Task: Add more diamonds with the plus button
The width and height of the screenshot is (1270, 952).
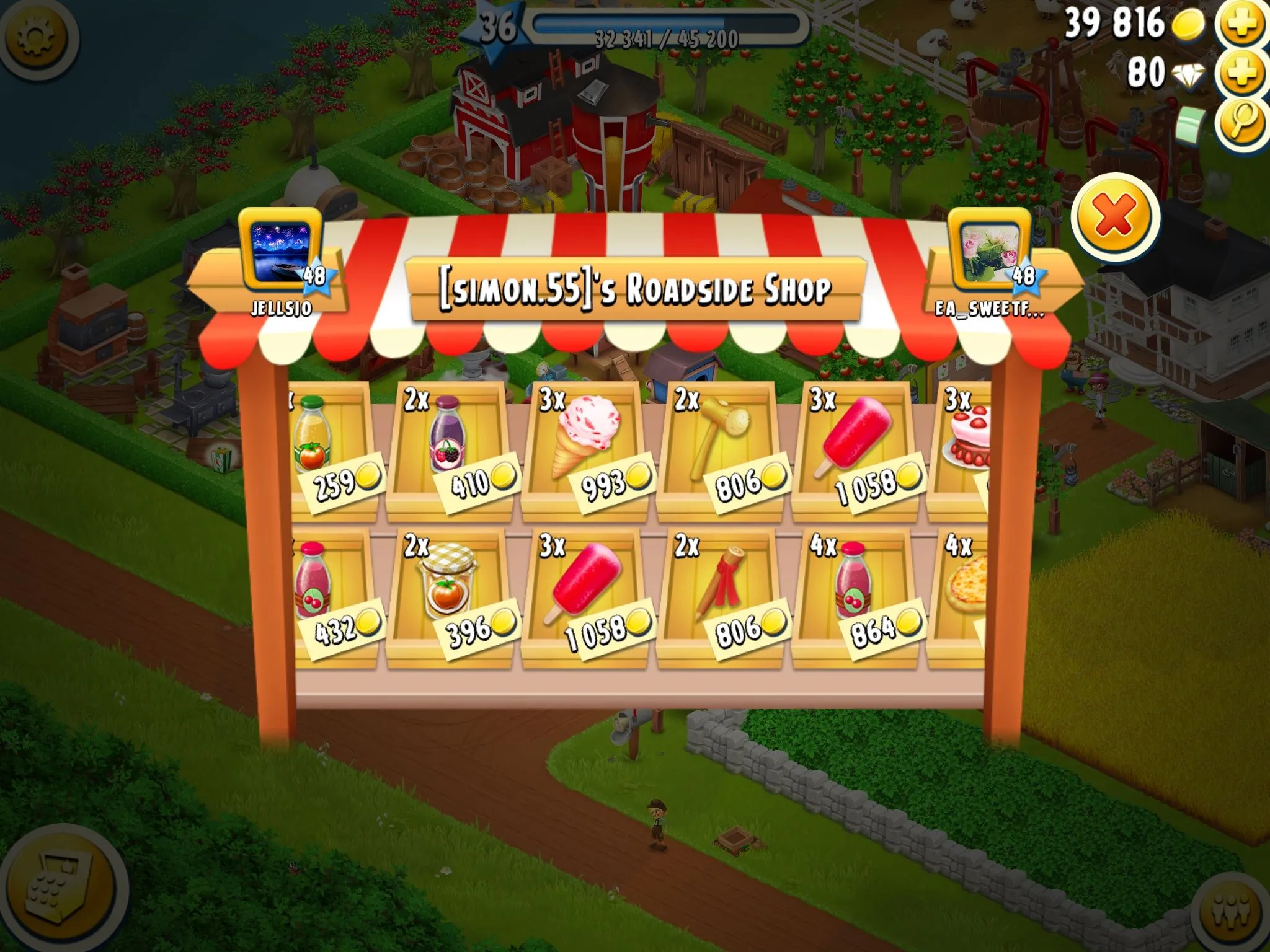Action: pyautogui.click(x=1241, y=74)
